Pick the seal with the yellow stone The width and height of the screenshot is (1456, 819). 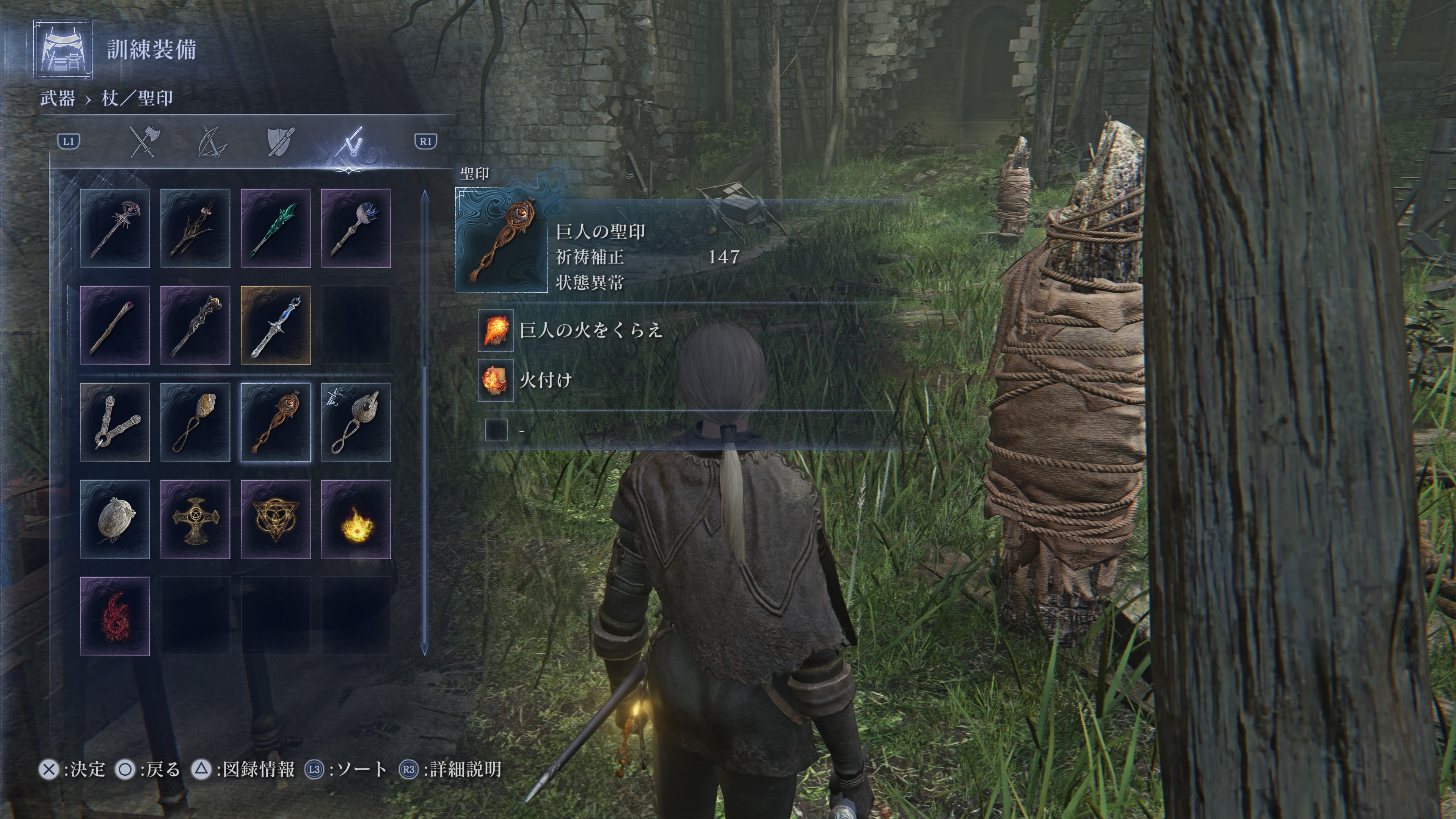coord(195,422)
